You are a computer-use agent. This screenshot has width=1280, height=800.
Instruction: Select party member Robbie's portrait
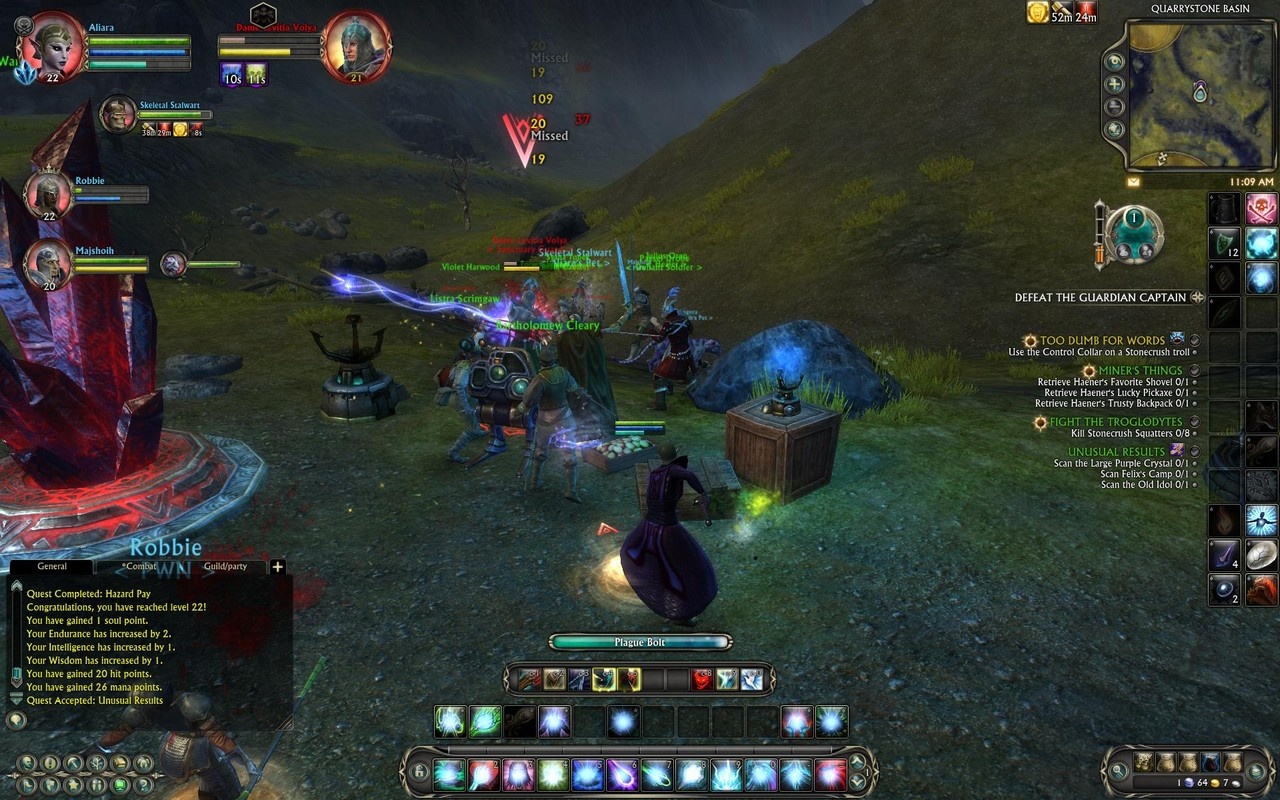click(47, 193)
